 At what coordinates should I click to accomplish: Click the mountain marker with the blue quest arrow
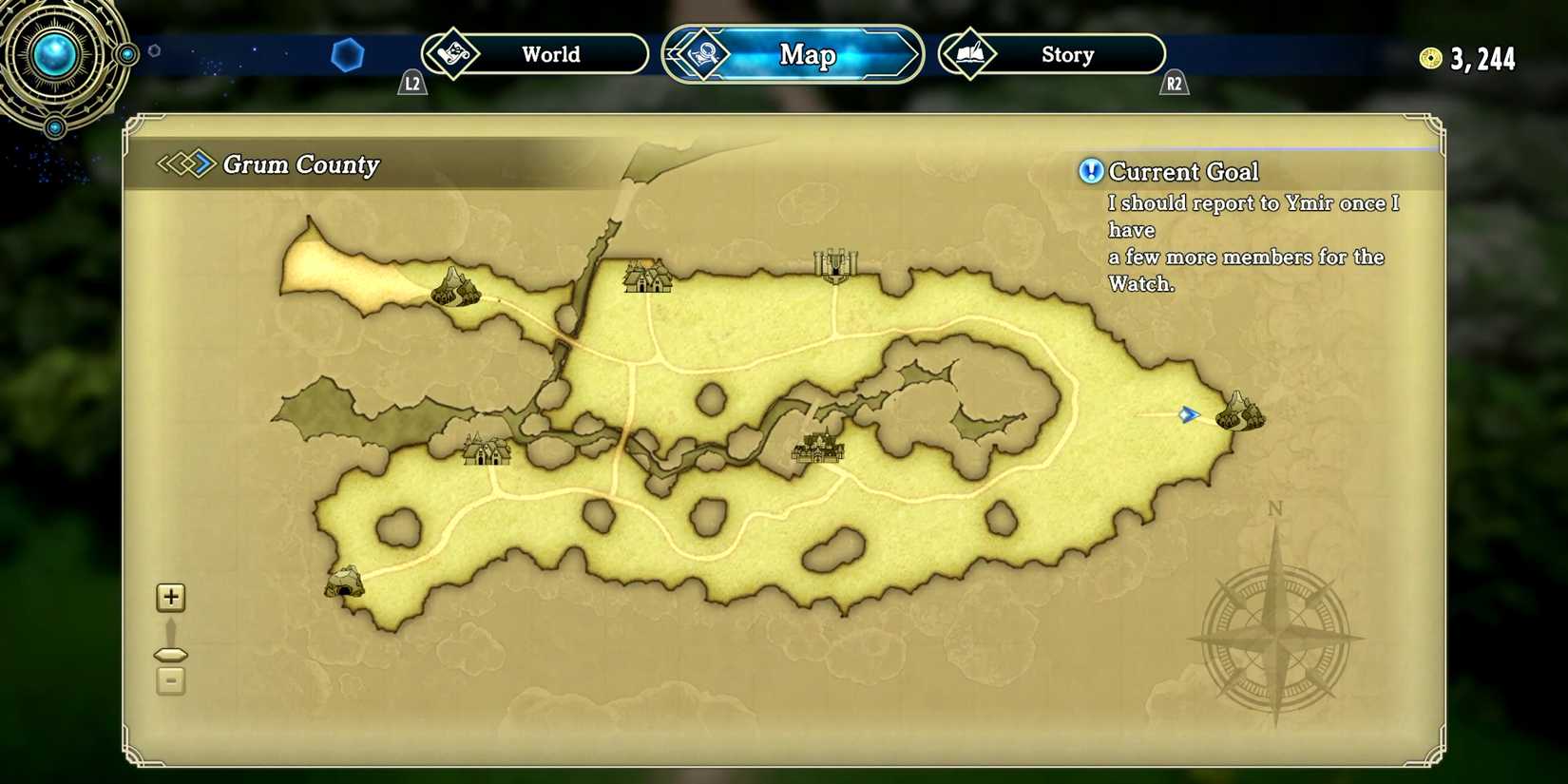[x=1237, y=413]
